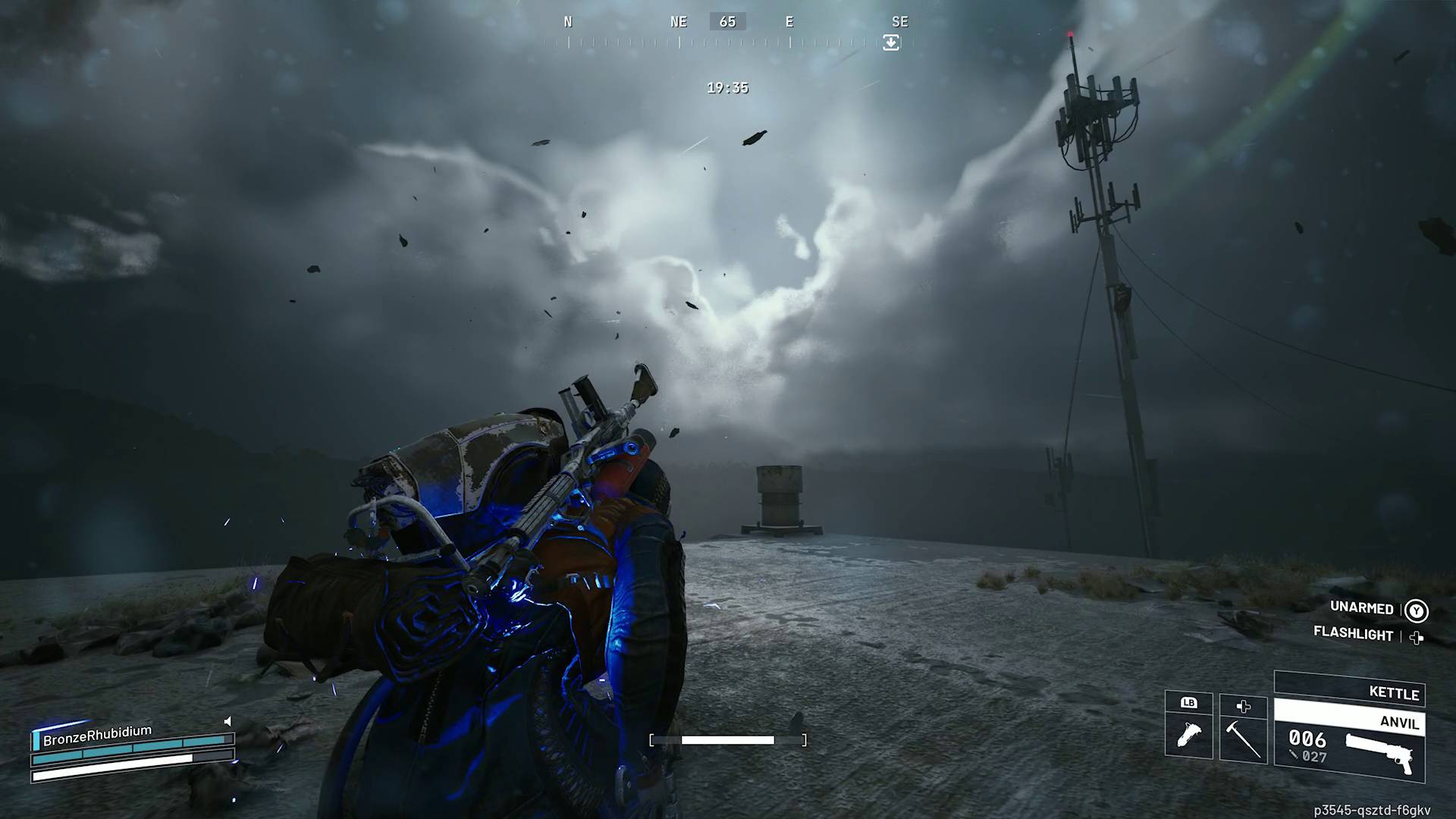This screenshot has width=1456, height=819.
Task: Click the d-pad icon beside FLASHLIGHT
Action: pyautogui.click(x=1415, y=638)
